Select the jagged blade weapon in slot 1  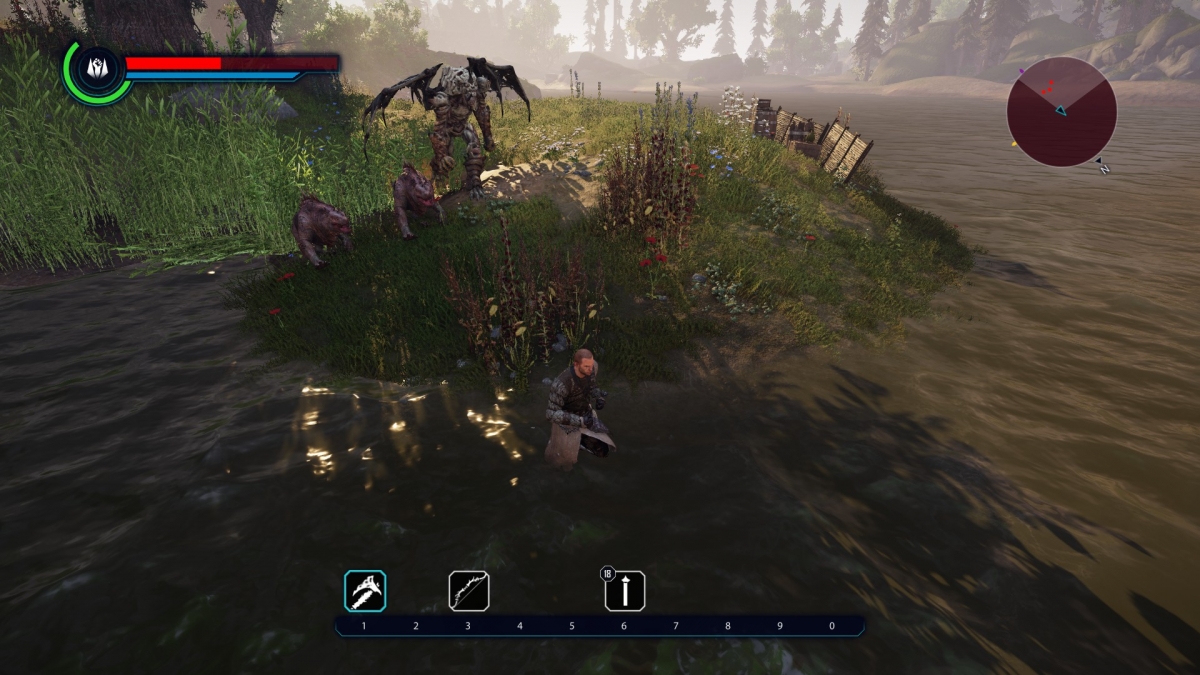click(365, 591)
